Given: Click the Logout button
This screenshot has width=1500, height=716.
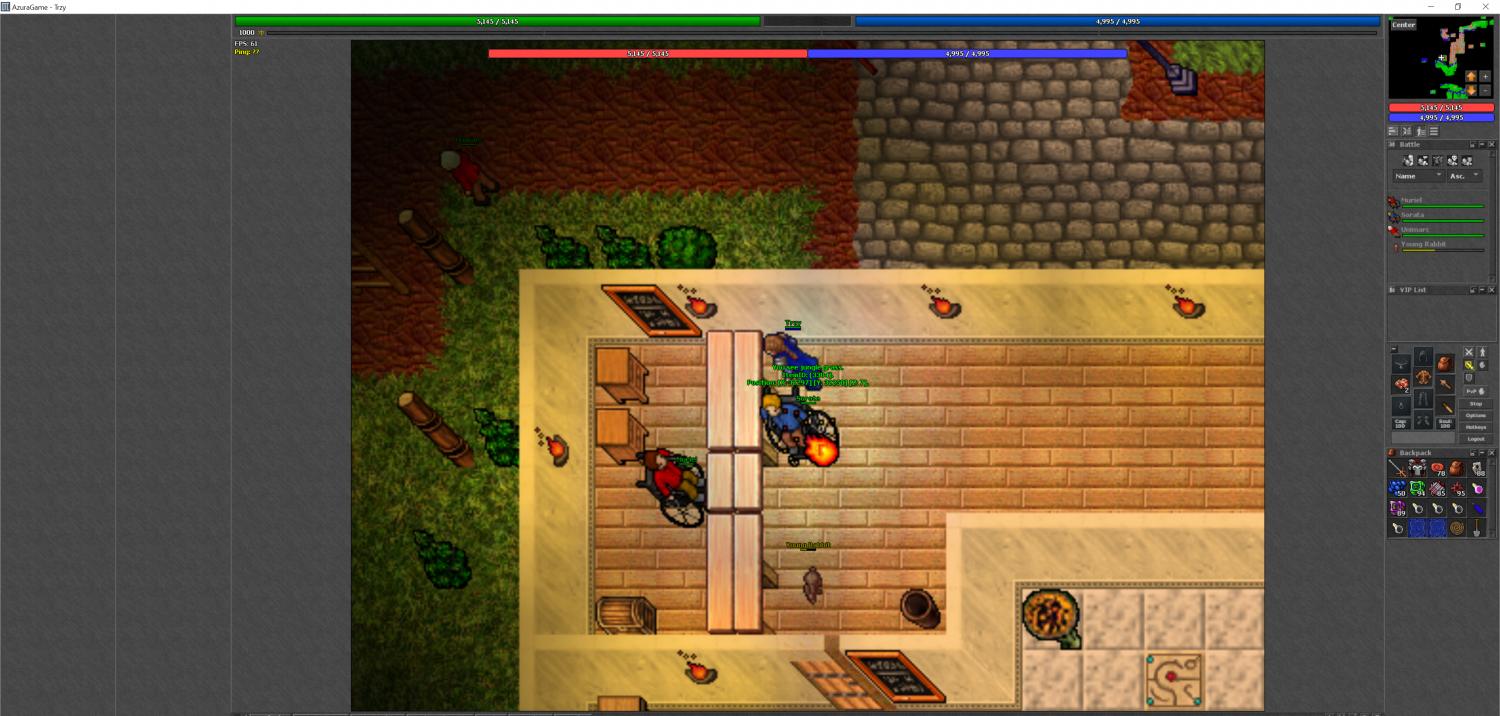Looking at the screenshot, I should pos(1475,439).
